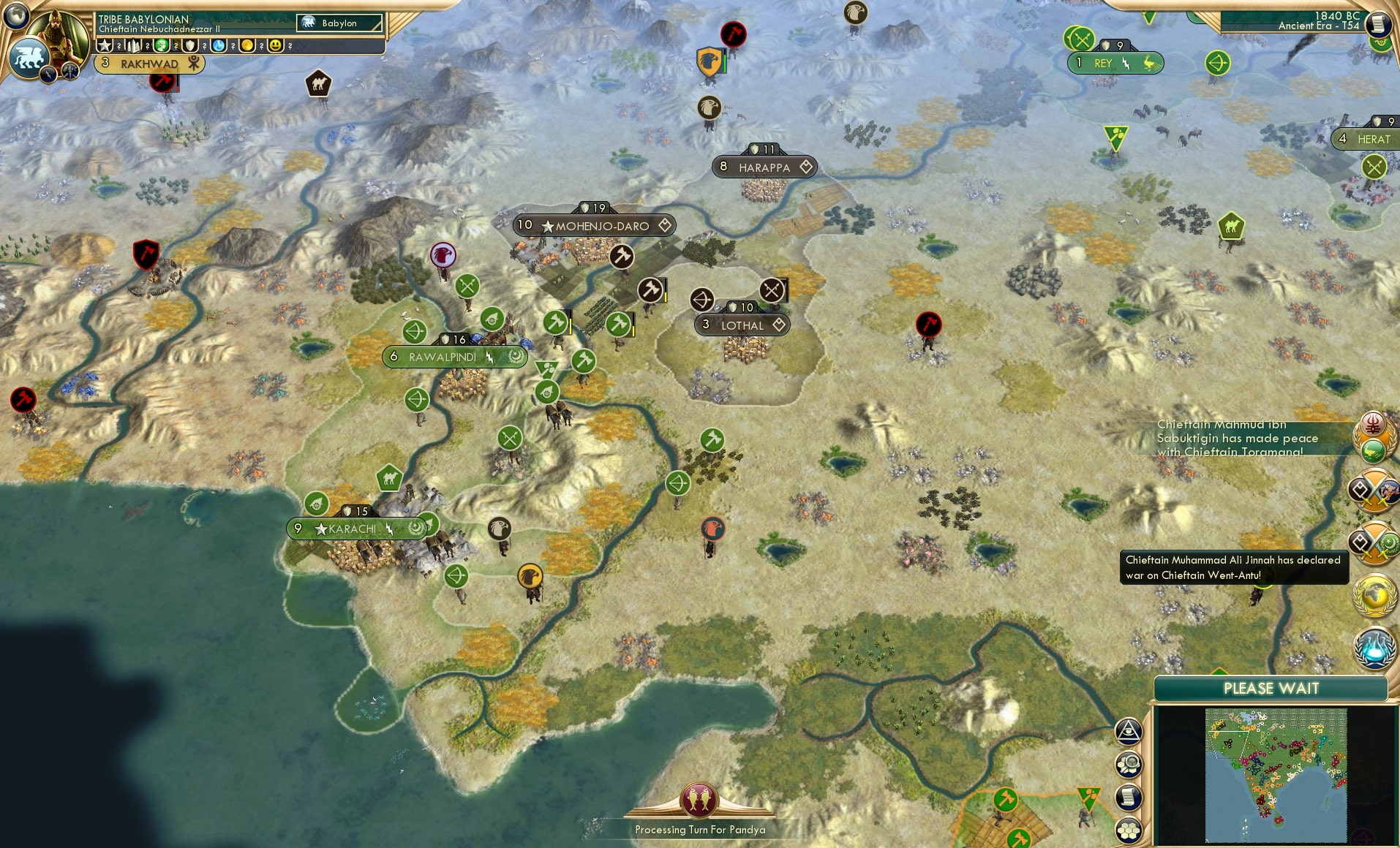Click the blue beaker tech notification medallion

1375,646
